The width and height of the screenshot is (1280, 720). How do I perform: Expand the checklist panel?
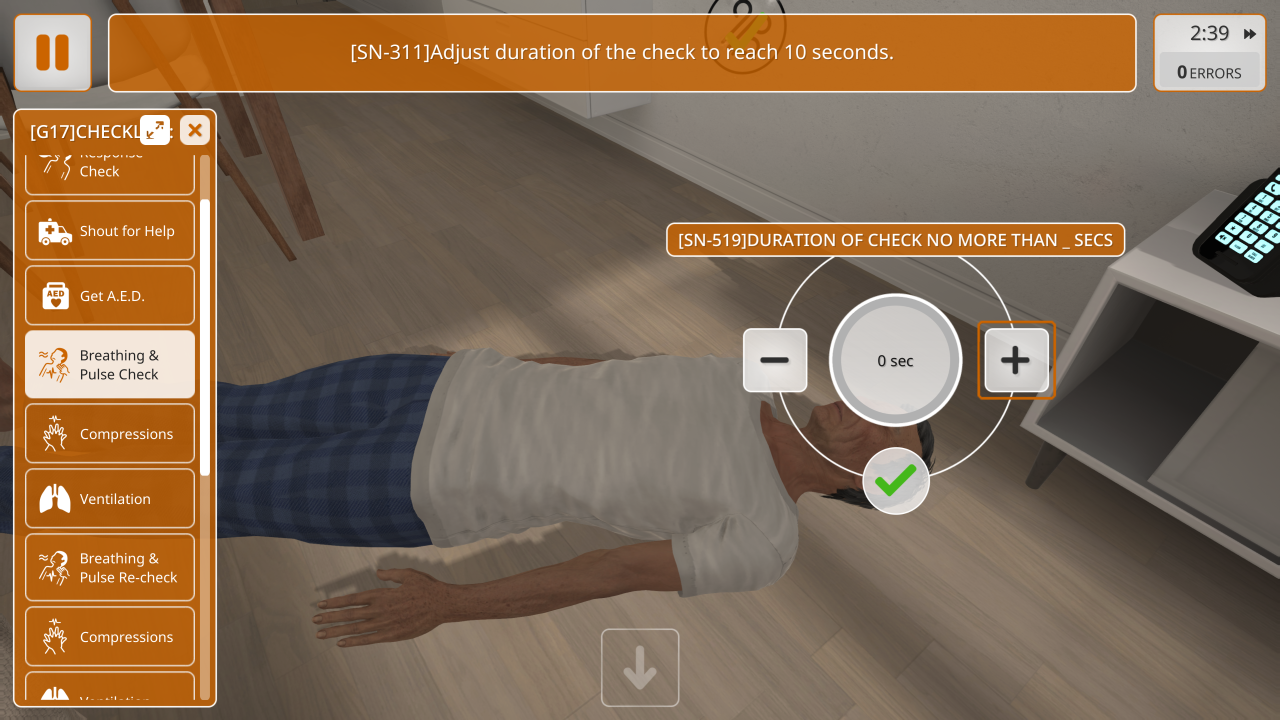pos(155,130)
